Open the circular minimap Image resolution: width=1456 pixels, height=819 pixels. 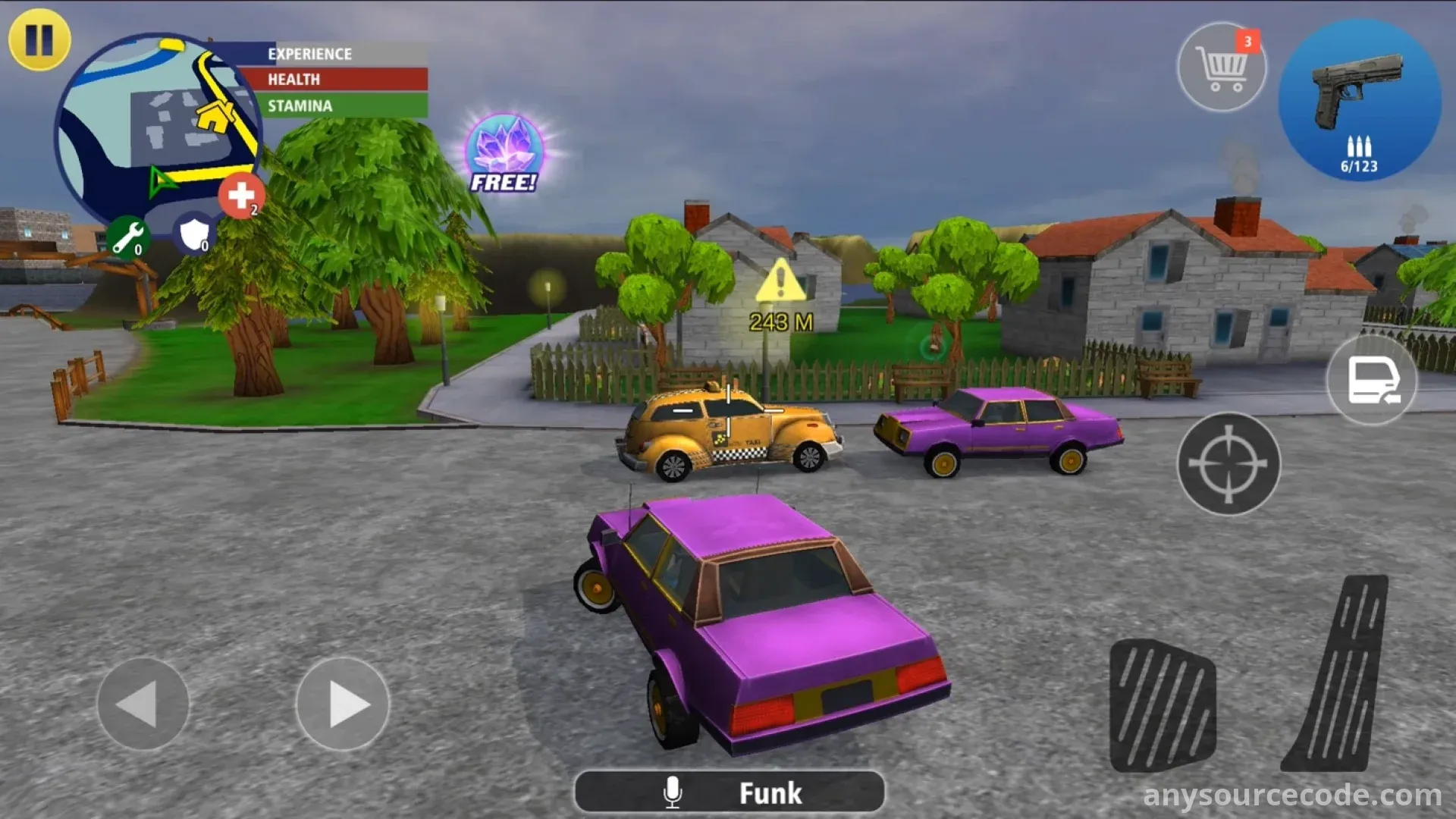coord(155,125)
